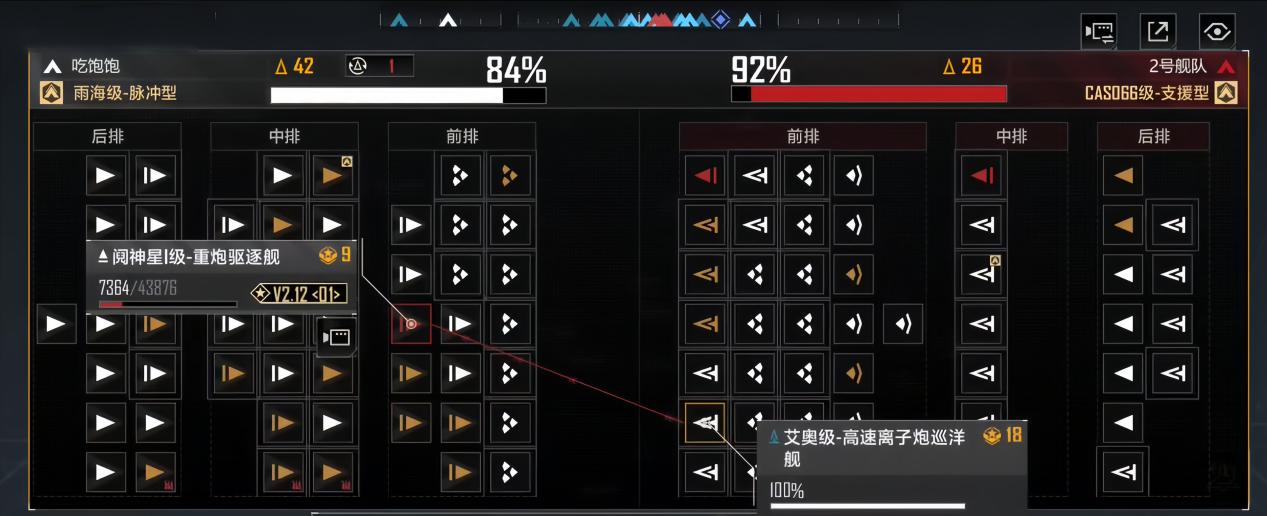Click the share report arrow button
This screenshot has width=1267, height=516.
pos(1158,32)
